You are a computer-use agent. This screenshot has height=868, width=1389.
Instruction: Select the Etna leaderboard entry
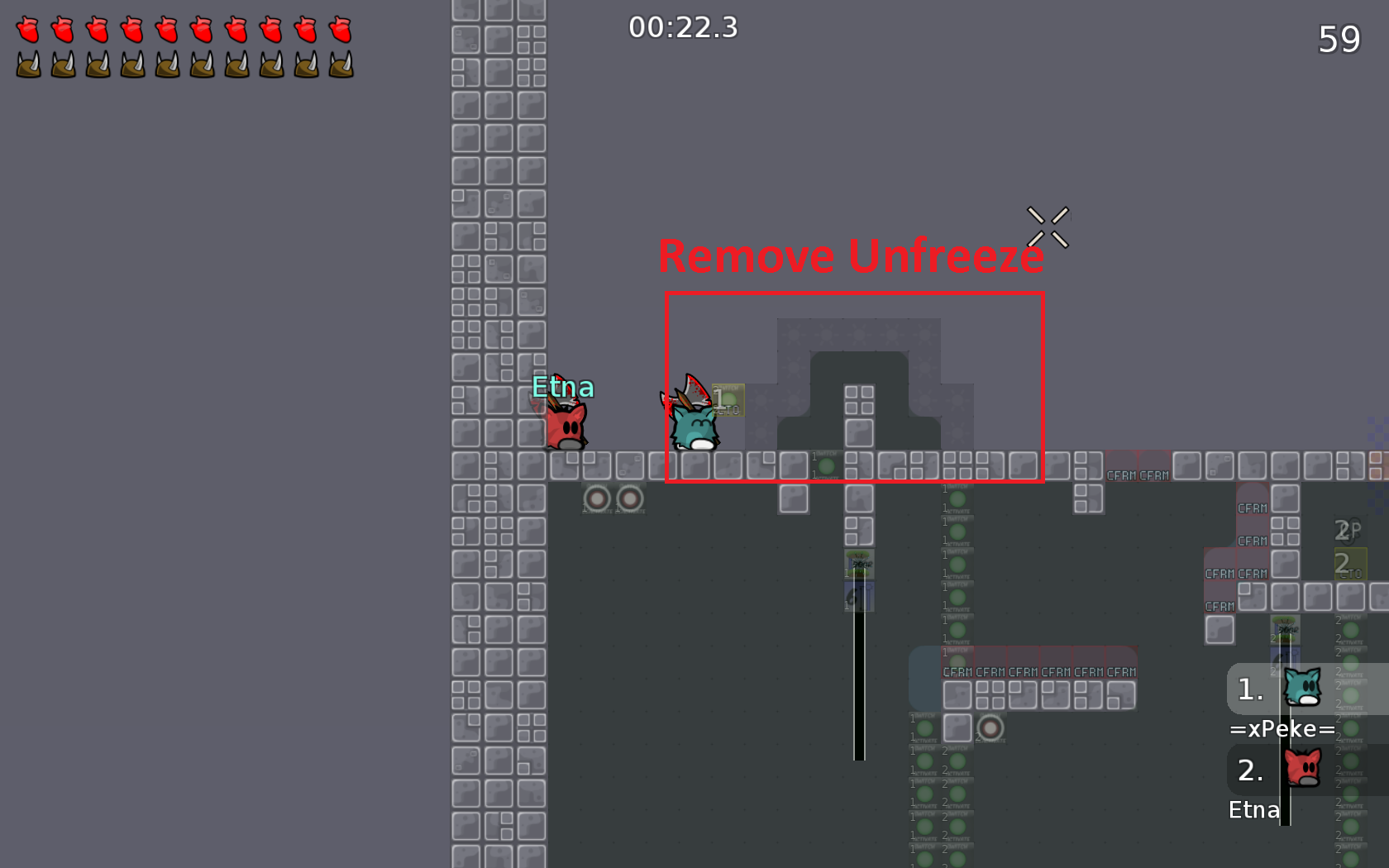(x=1253, y=810)
